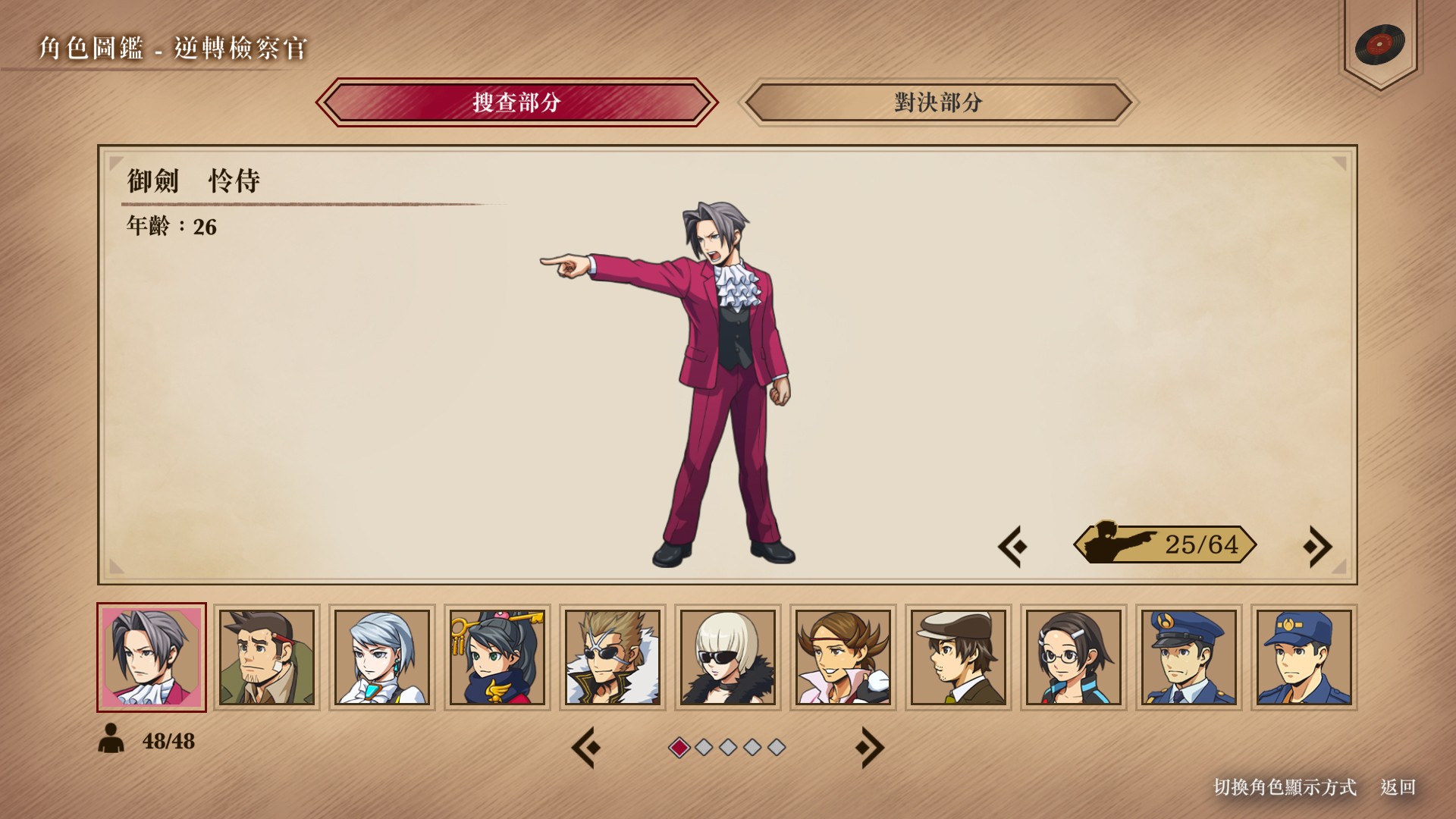Select the officer with peaked police cap
The height and width of the screenshot is (819, 1456).
1189,657
